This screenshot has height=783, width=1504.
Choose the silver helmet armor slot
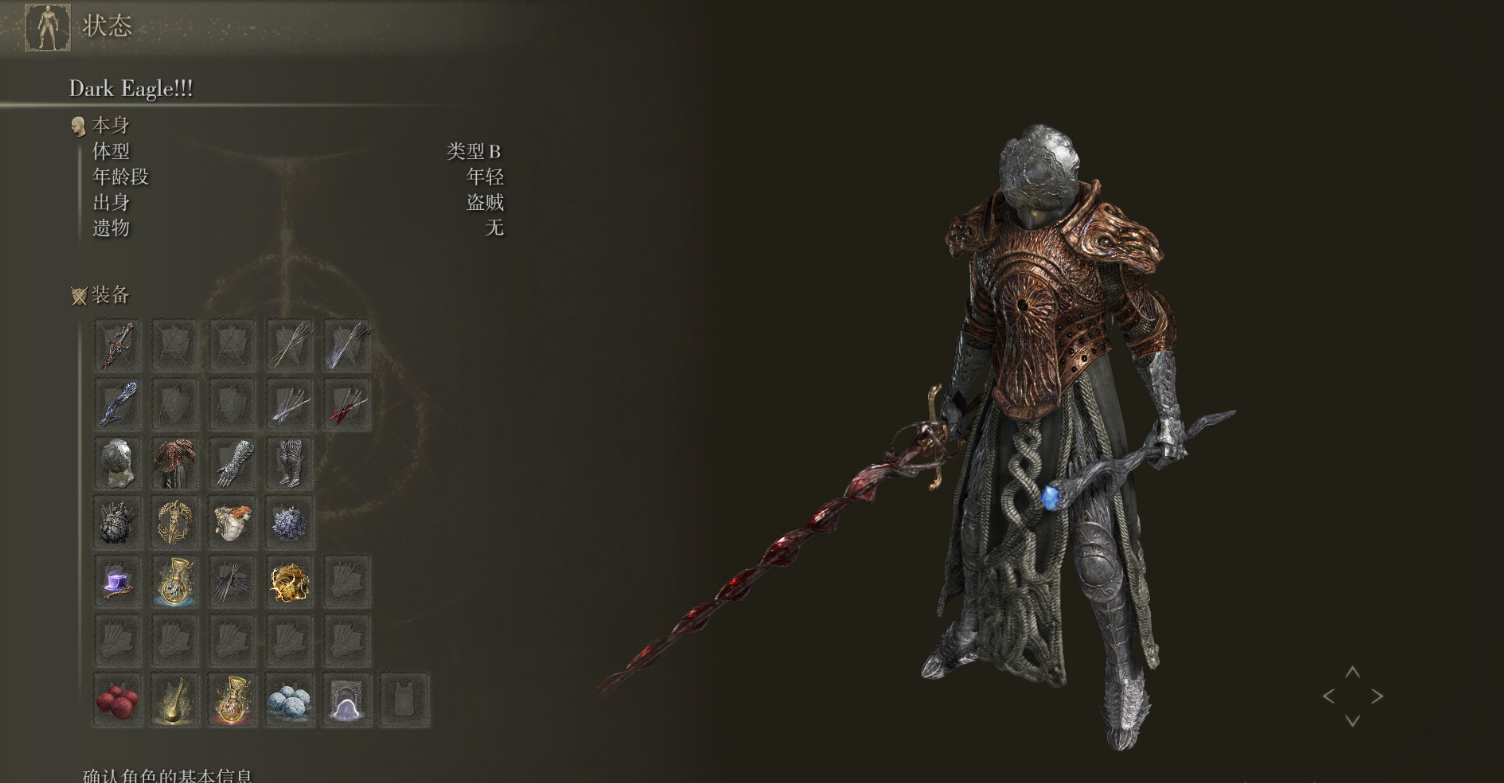point(118,463)
